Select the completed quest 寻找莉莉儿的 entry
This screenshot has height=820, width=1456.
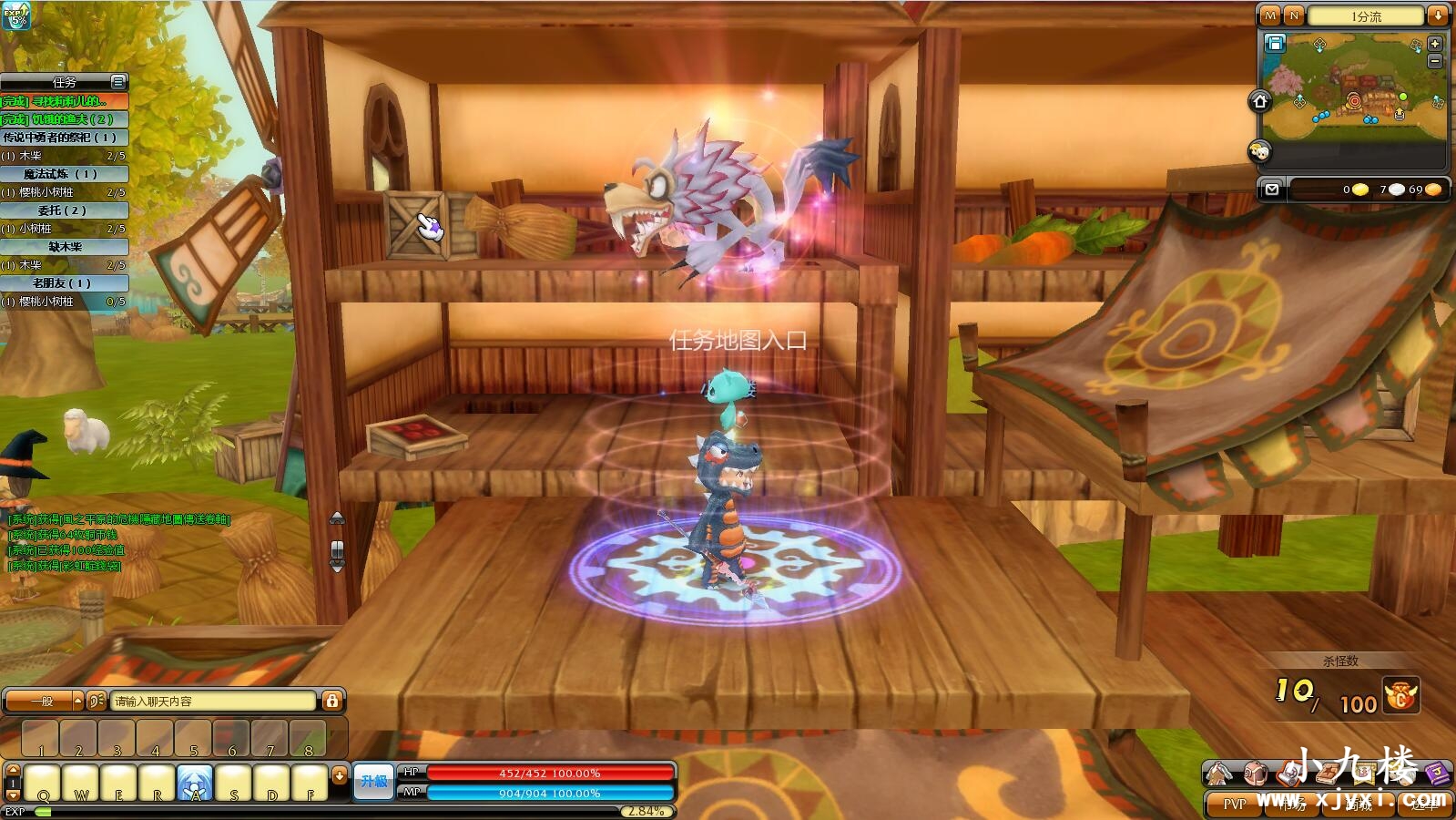pos(64,101)
